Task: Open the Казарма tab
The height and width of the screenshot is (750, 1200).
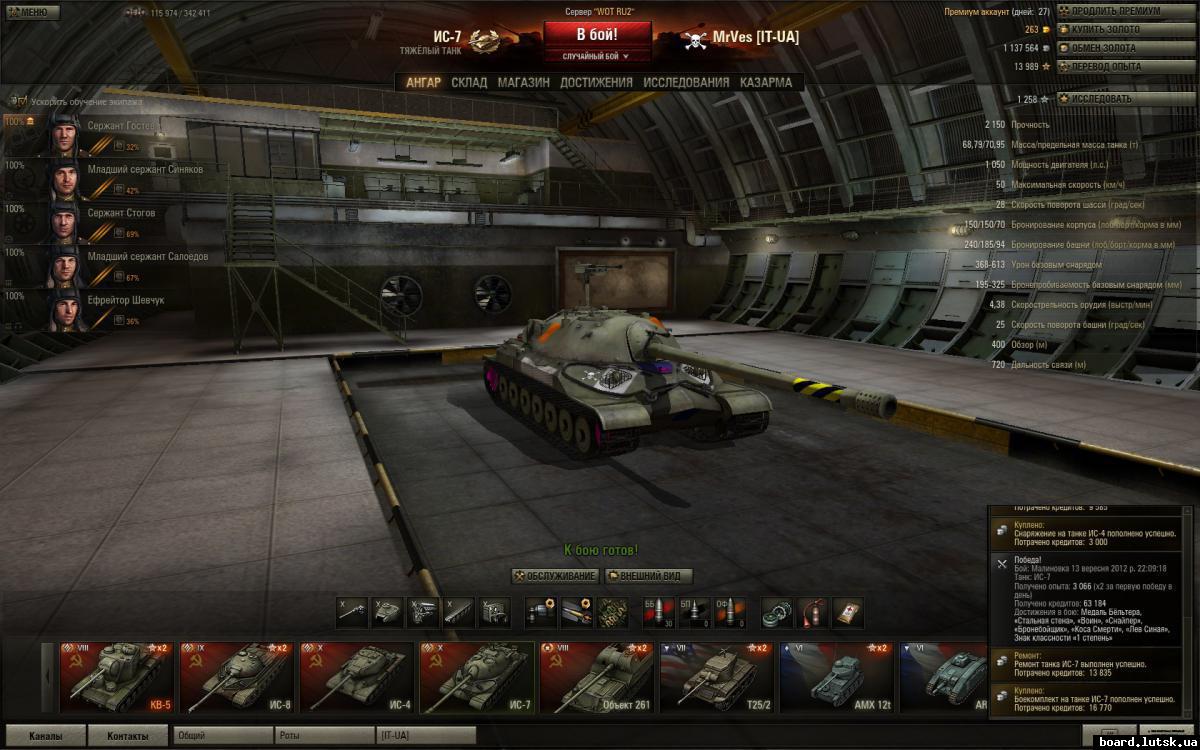Action: click(x=766, y=83)
